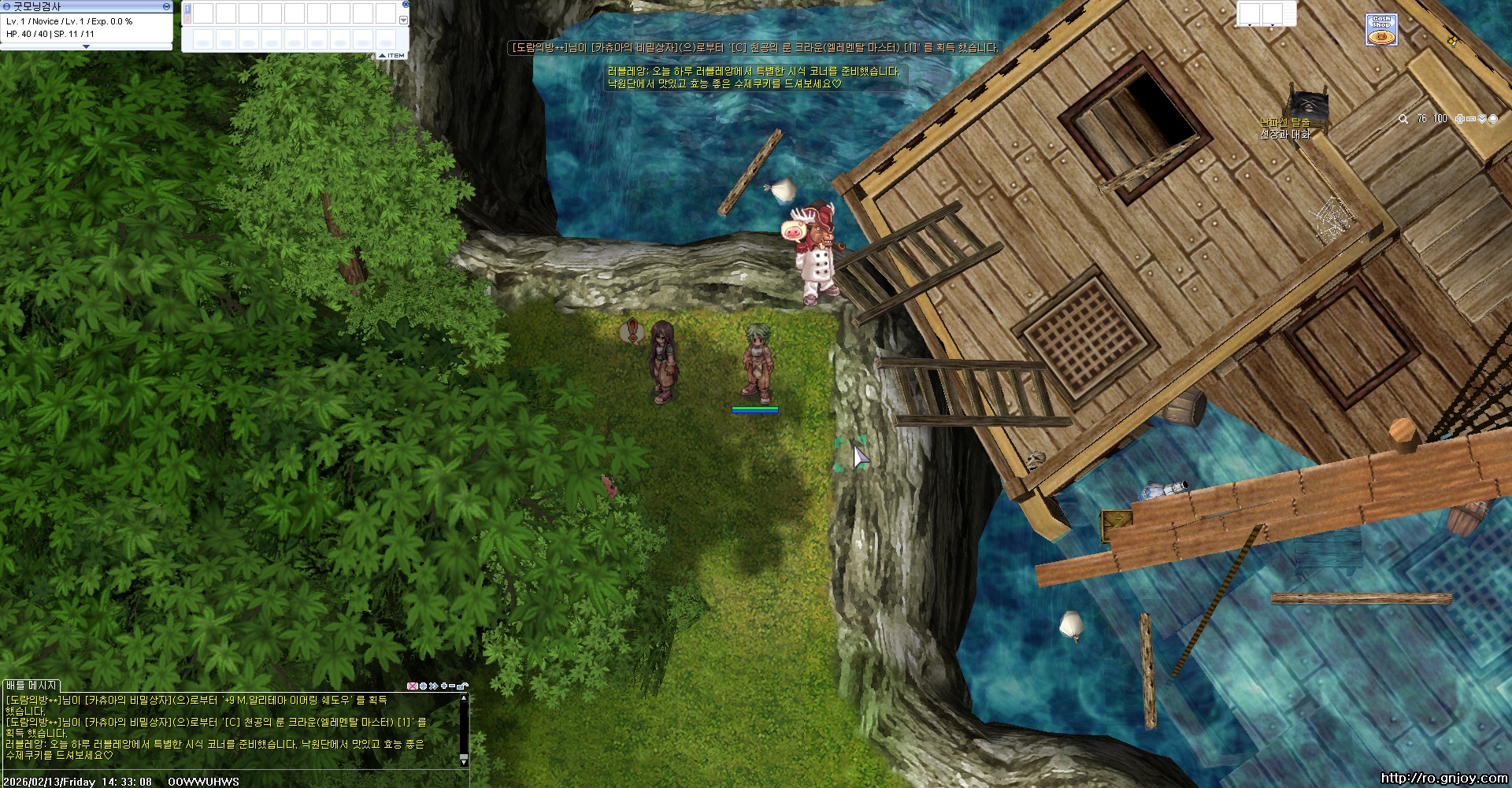Zoom out the minimap with the minus button
Viewport: 1512px width, 788px height.
(x=1470, y=119)
